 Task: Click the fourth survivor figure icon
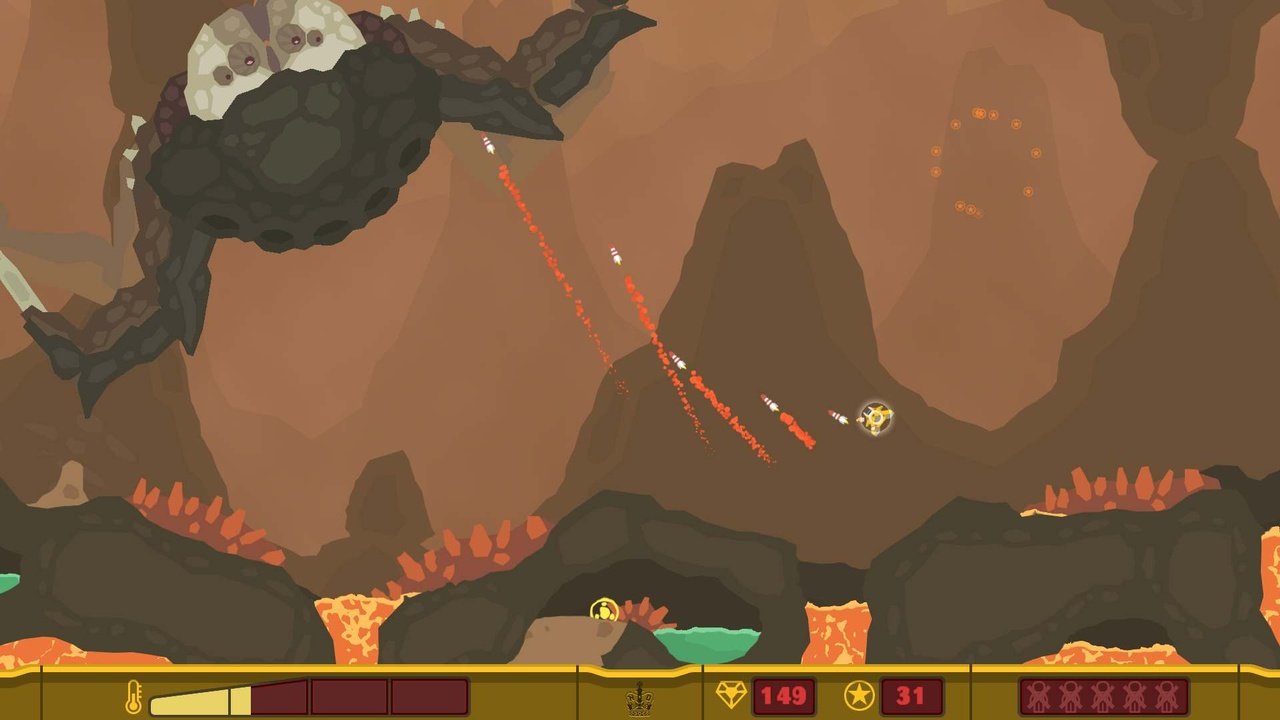point(1133,696)
